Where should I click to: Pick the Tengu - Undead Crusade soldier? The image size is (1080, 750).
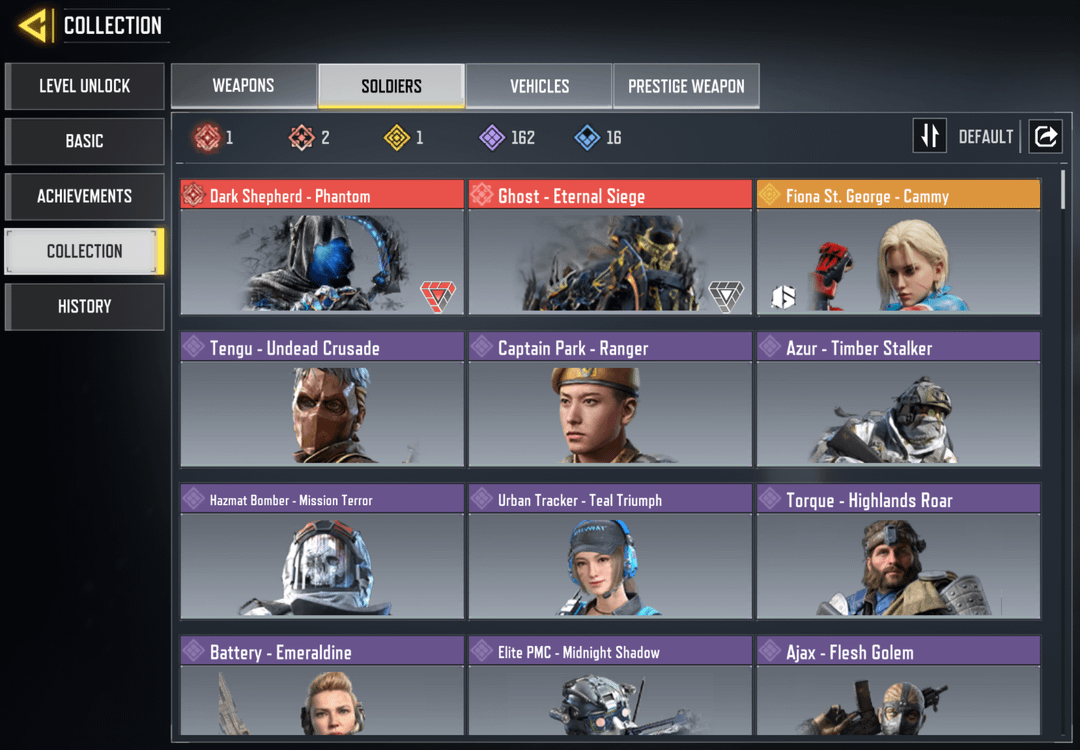pos(322,400)
